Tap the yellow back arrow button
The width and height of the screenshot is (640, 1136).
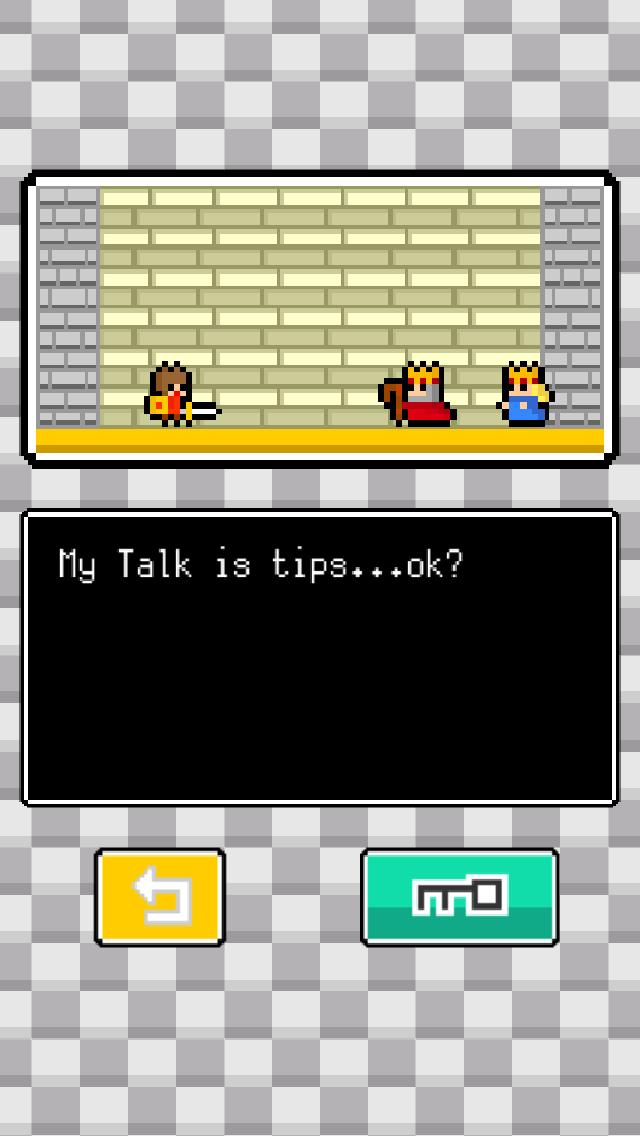160,897
